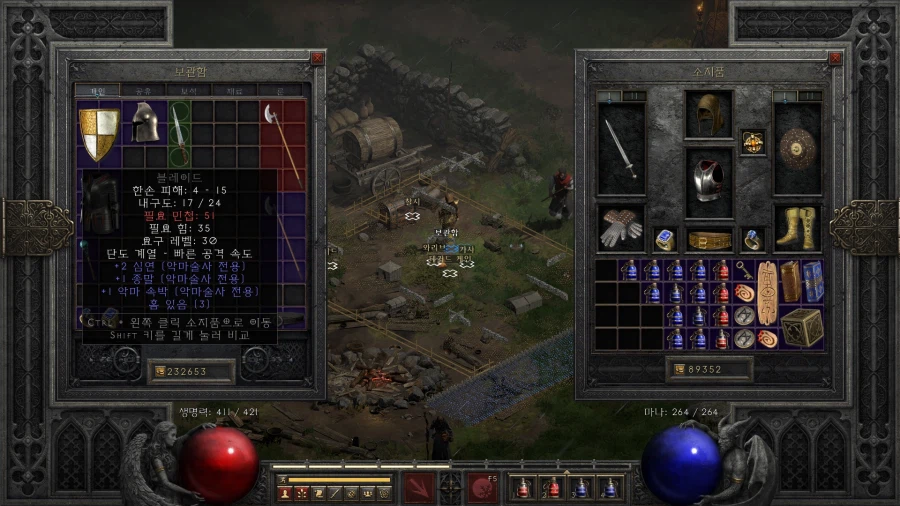Open the left-click skill selector

tap(417, 486)
